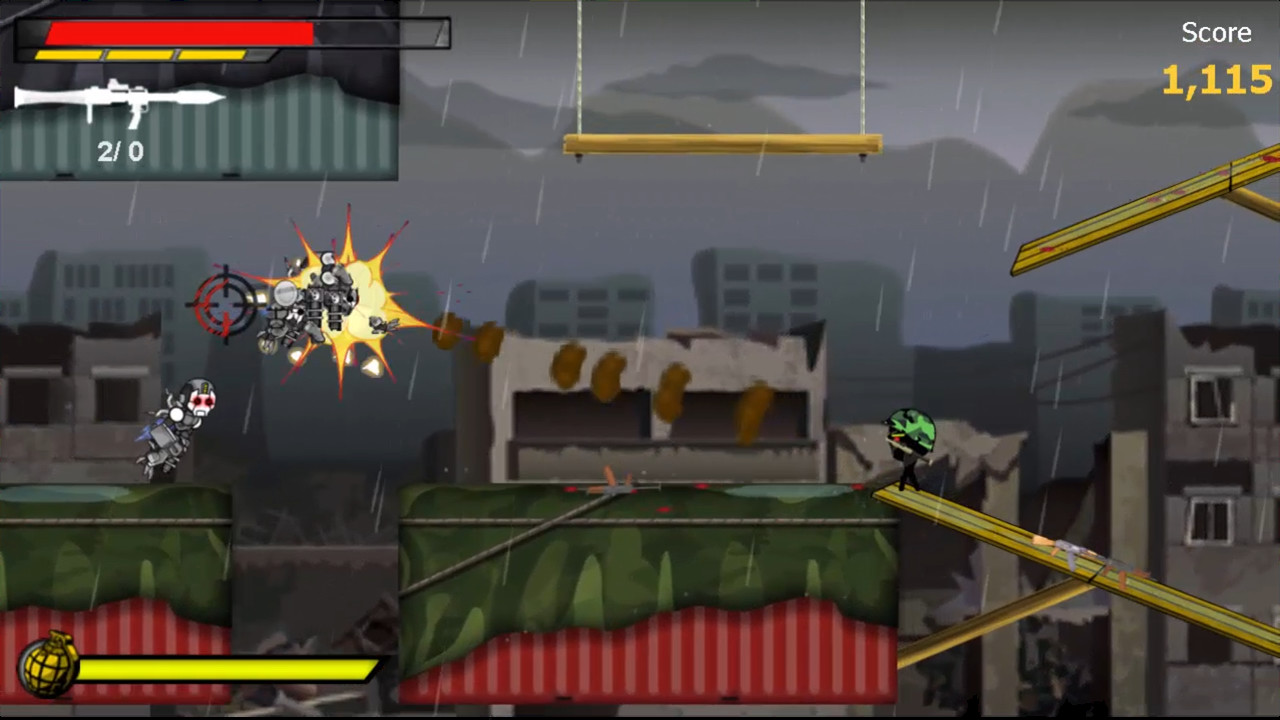Click the ammo counter showing 2/0
1280x720 pixels.
click(x=119, y=152)
